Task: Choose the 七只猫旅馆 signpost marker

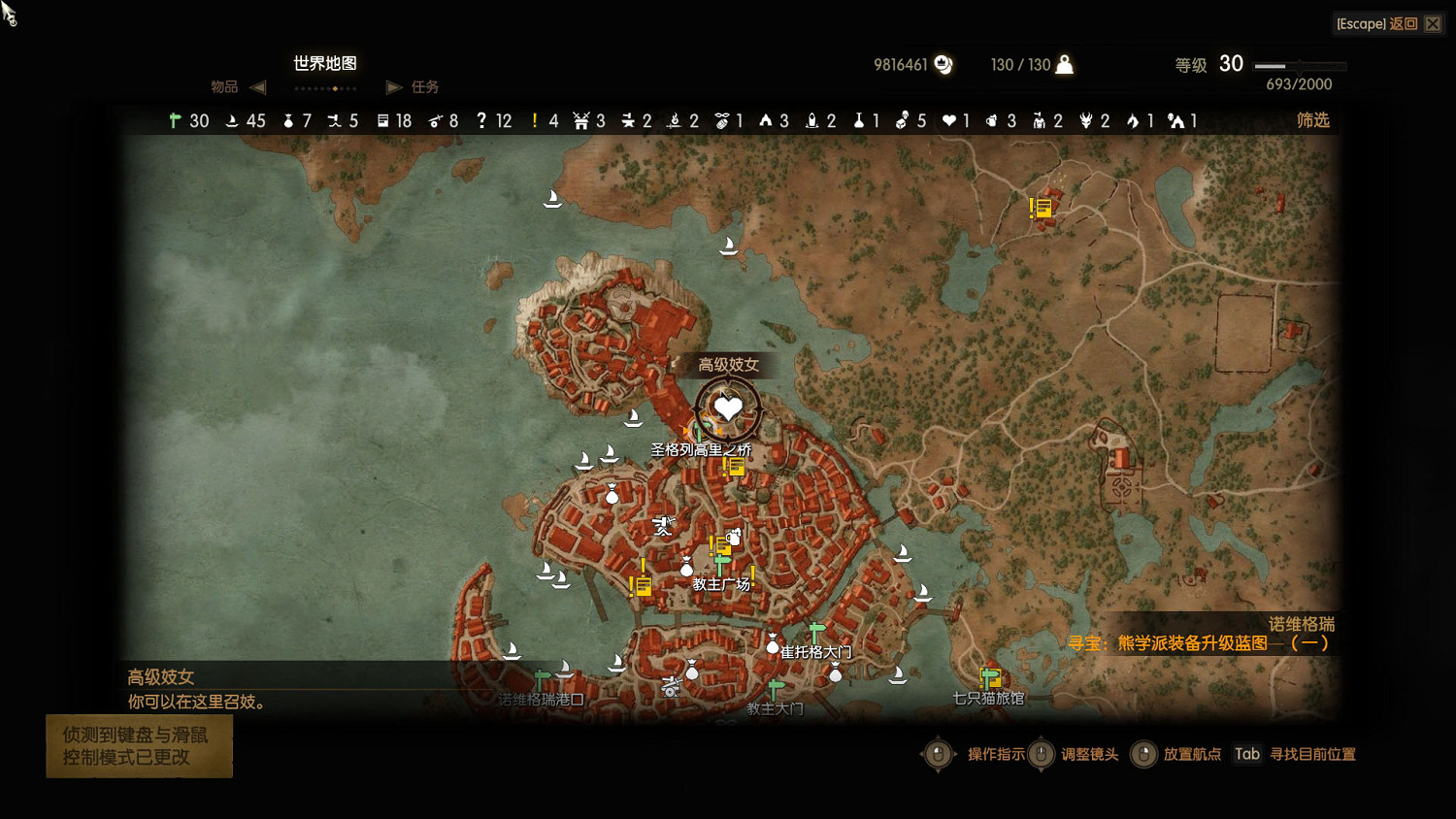Action: [990, 677]
